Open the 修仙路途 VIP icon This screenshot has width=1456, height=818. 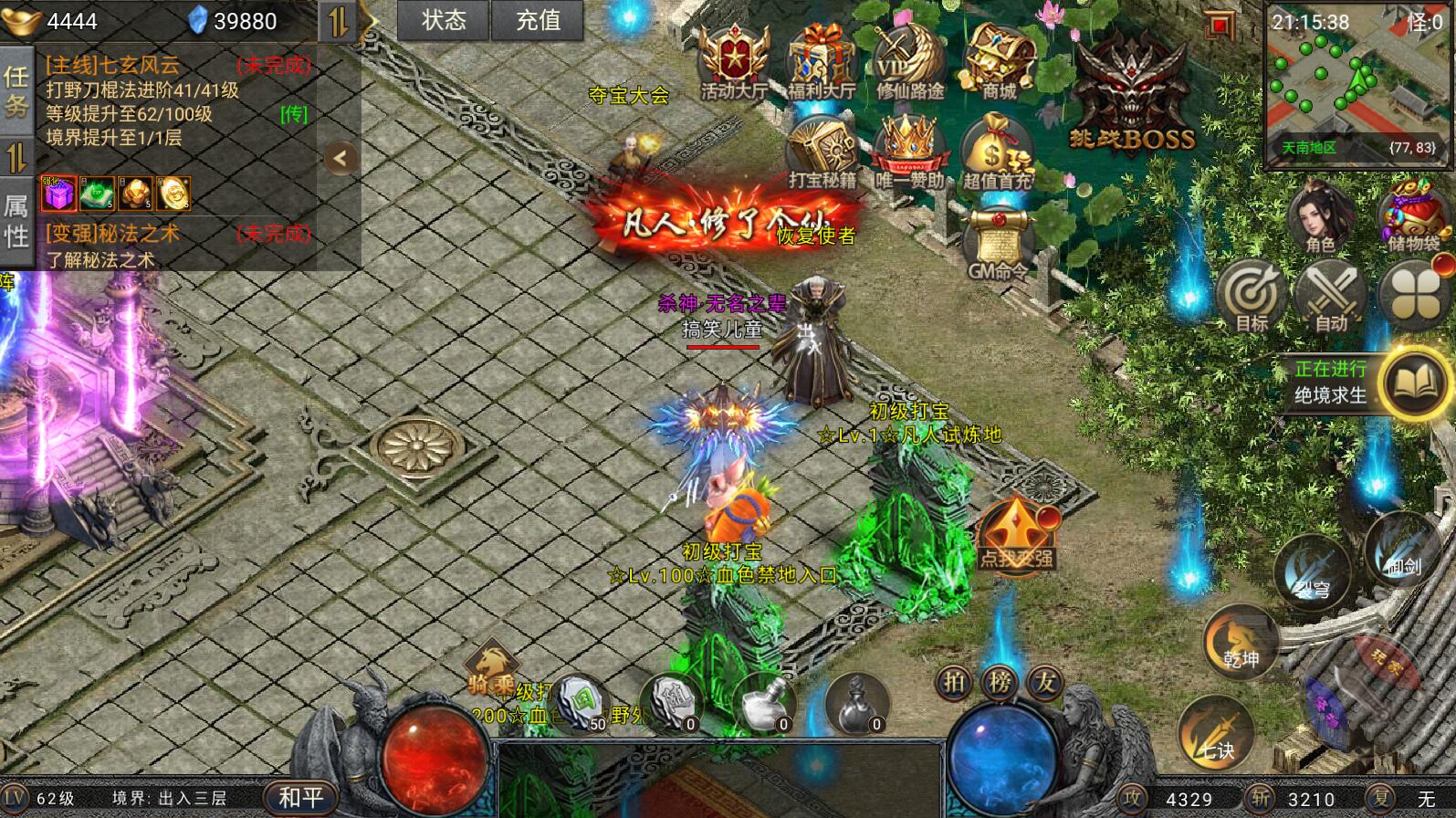[x=909, y=62]
